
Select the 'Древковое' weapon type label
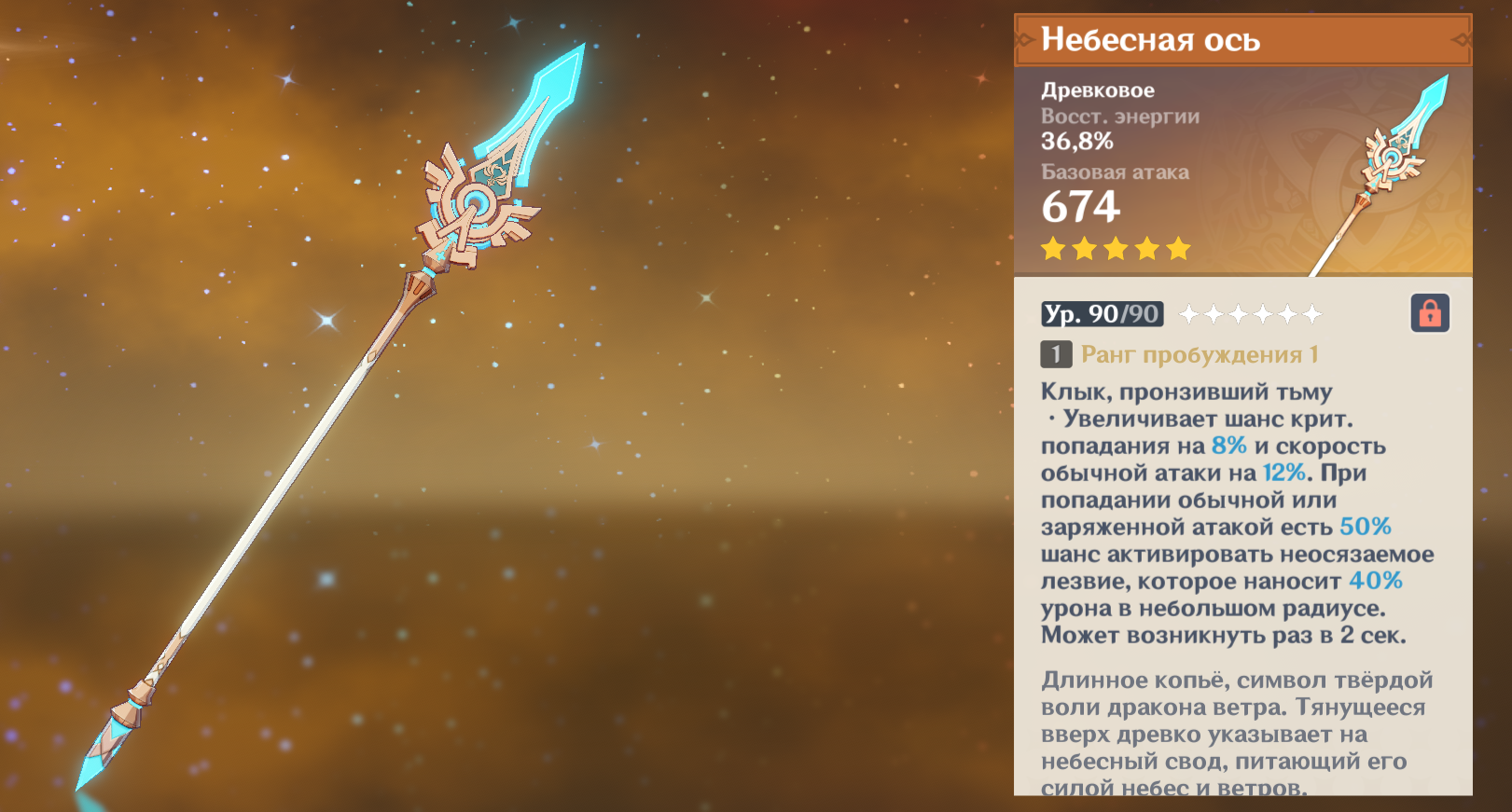click(x=1098, y=89)
